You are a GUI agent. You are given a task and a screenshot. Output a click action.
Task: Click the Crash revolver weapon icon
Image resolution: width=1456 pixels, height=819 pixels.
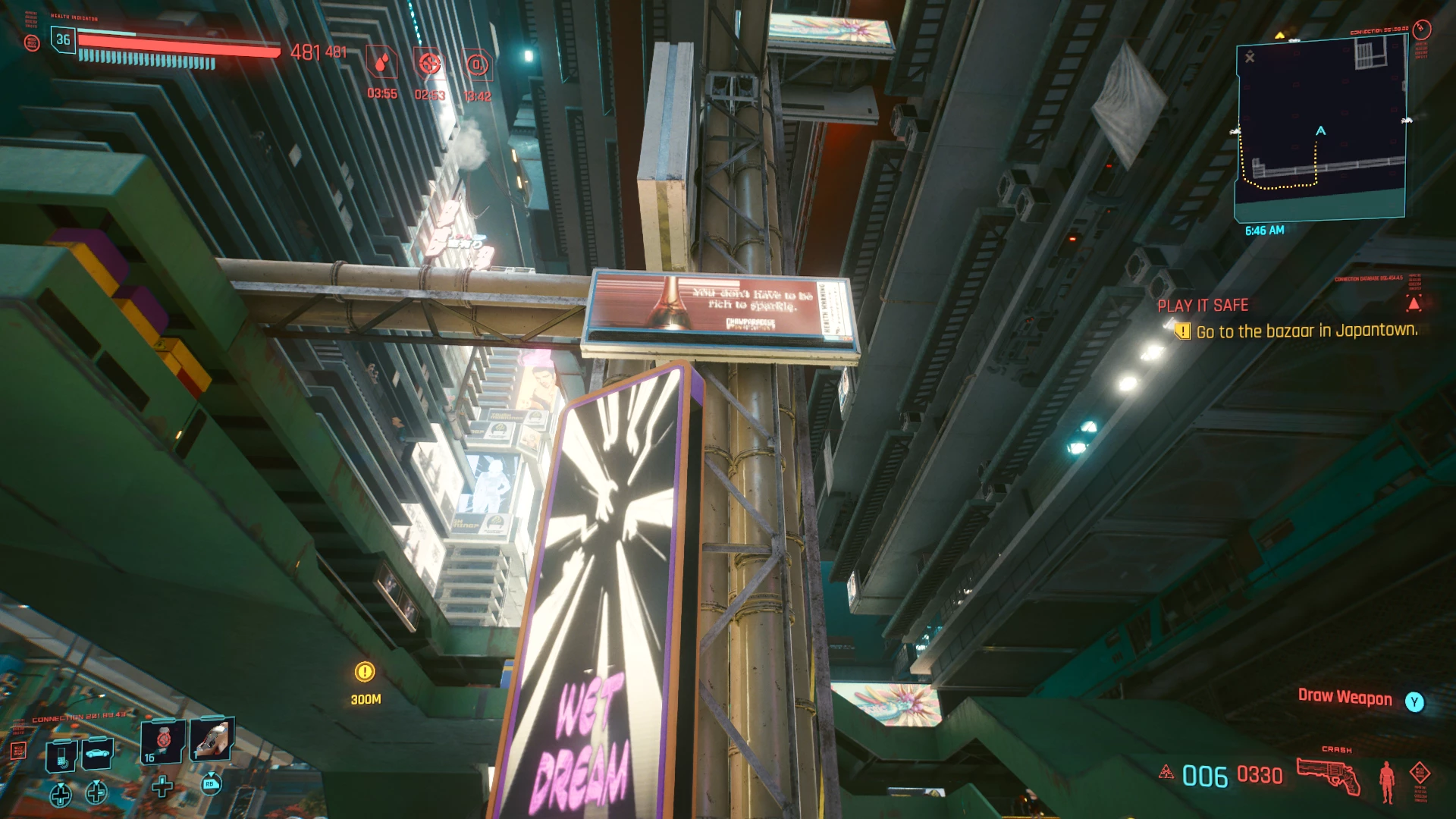pos(1328,775)
